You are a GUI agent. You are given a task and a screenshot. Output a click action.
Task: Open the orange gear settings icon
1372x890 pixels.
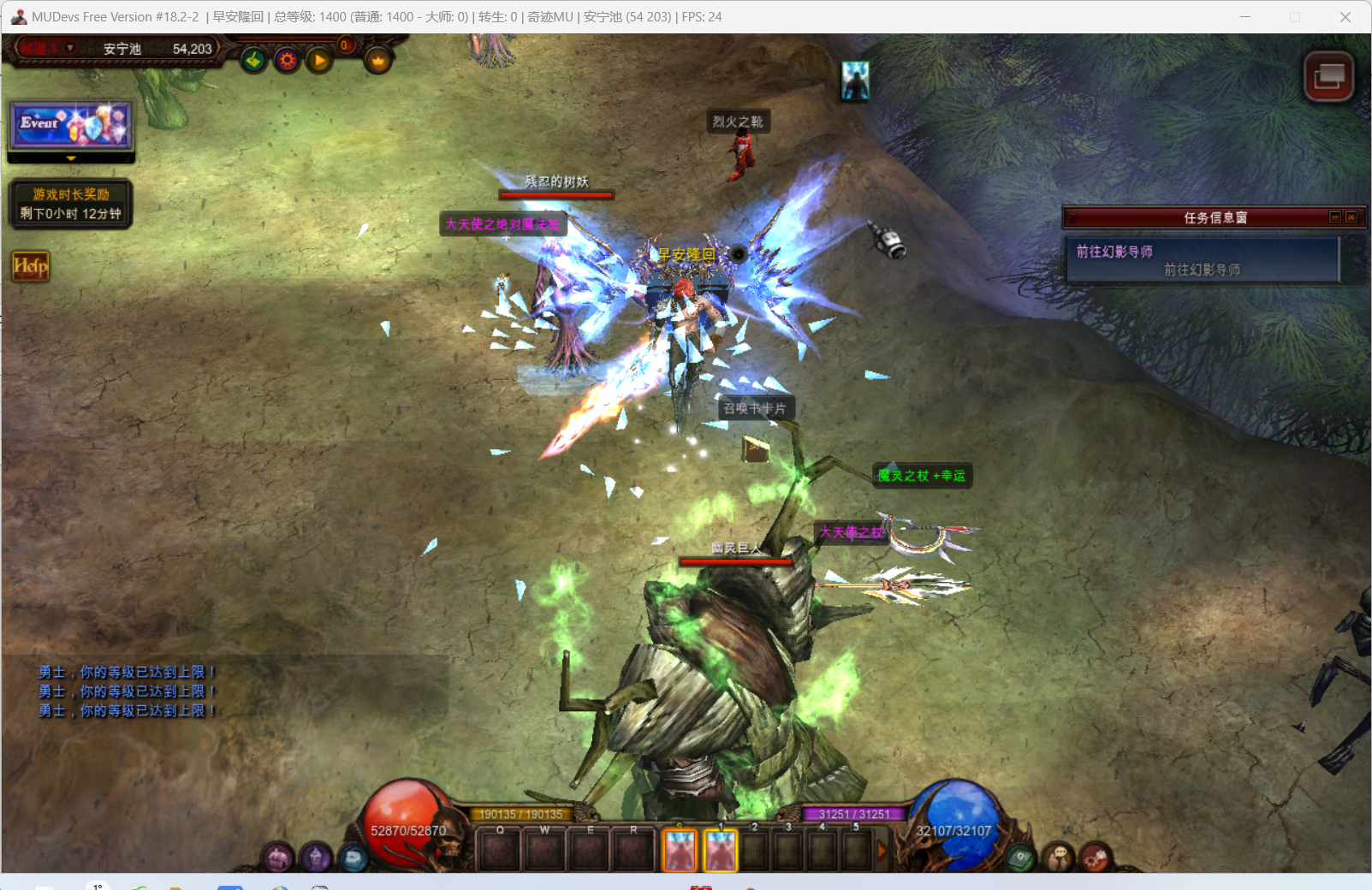287,60
